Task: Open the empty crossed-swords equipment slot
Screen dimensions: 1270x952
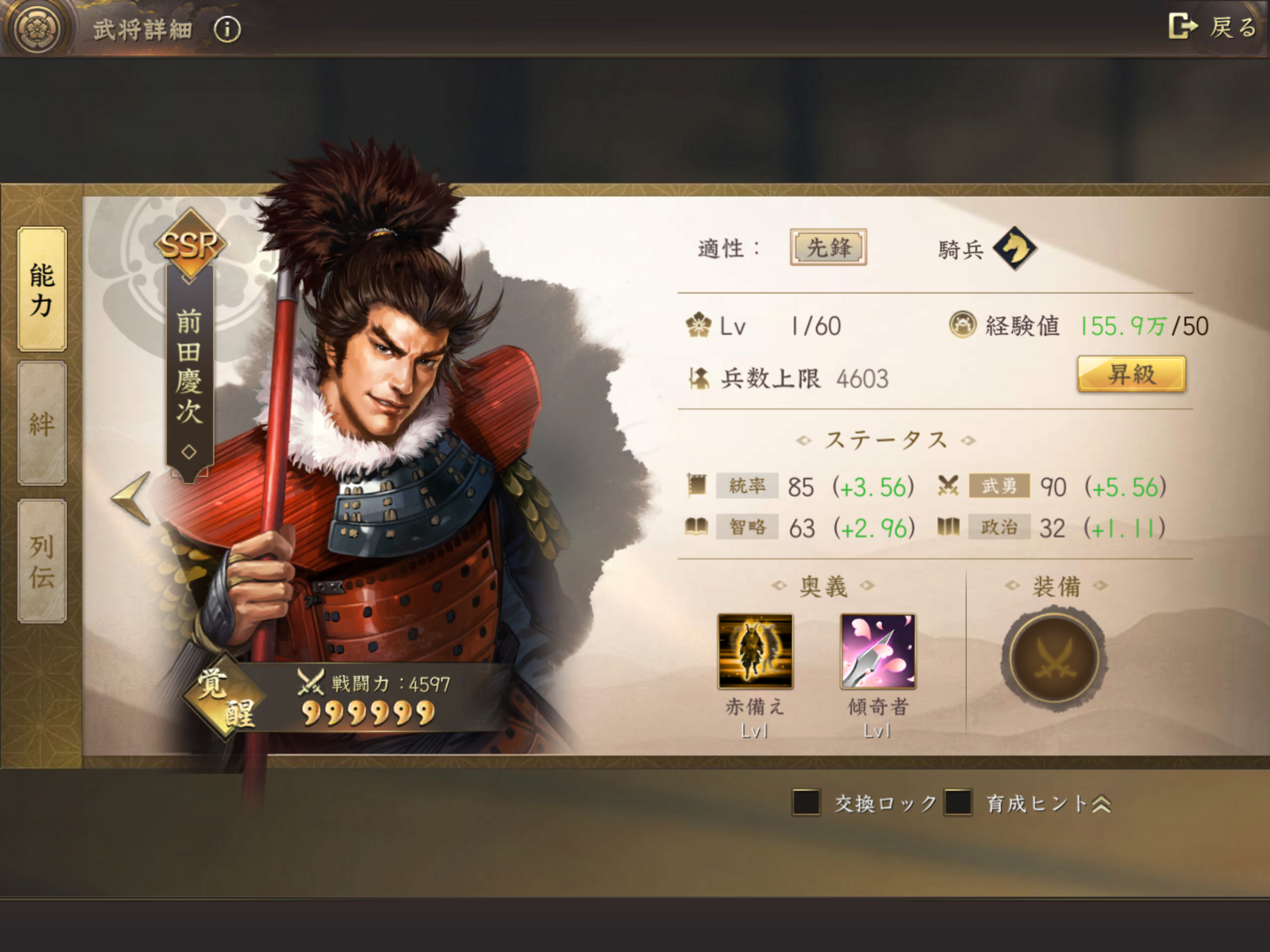Action: click(1054, 658)
